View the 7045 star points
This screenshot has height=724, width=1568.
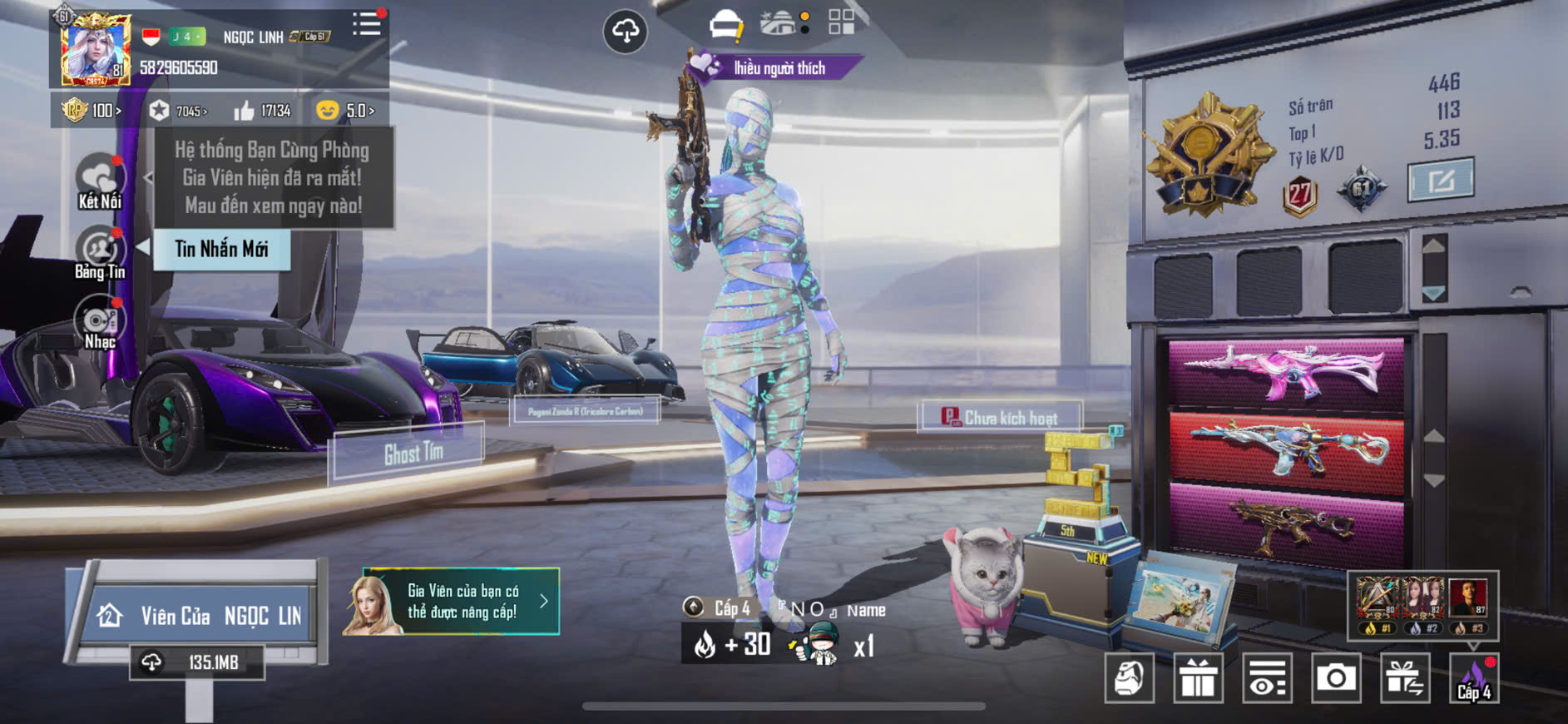point(178,111)
